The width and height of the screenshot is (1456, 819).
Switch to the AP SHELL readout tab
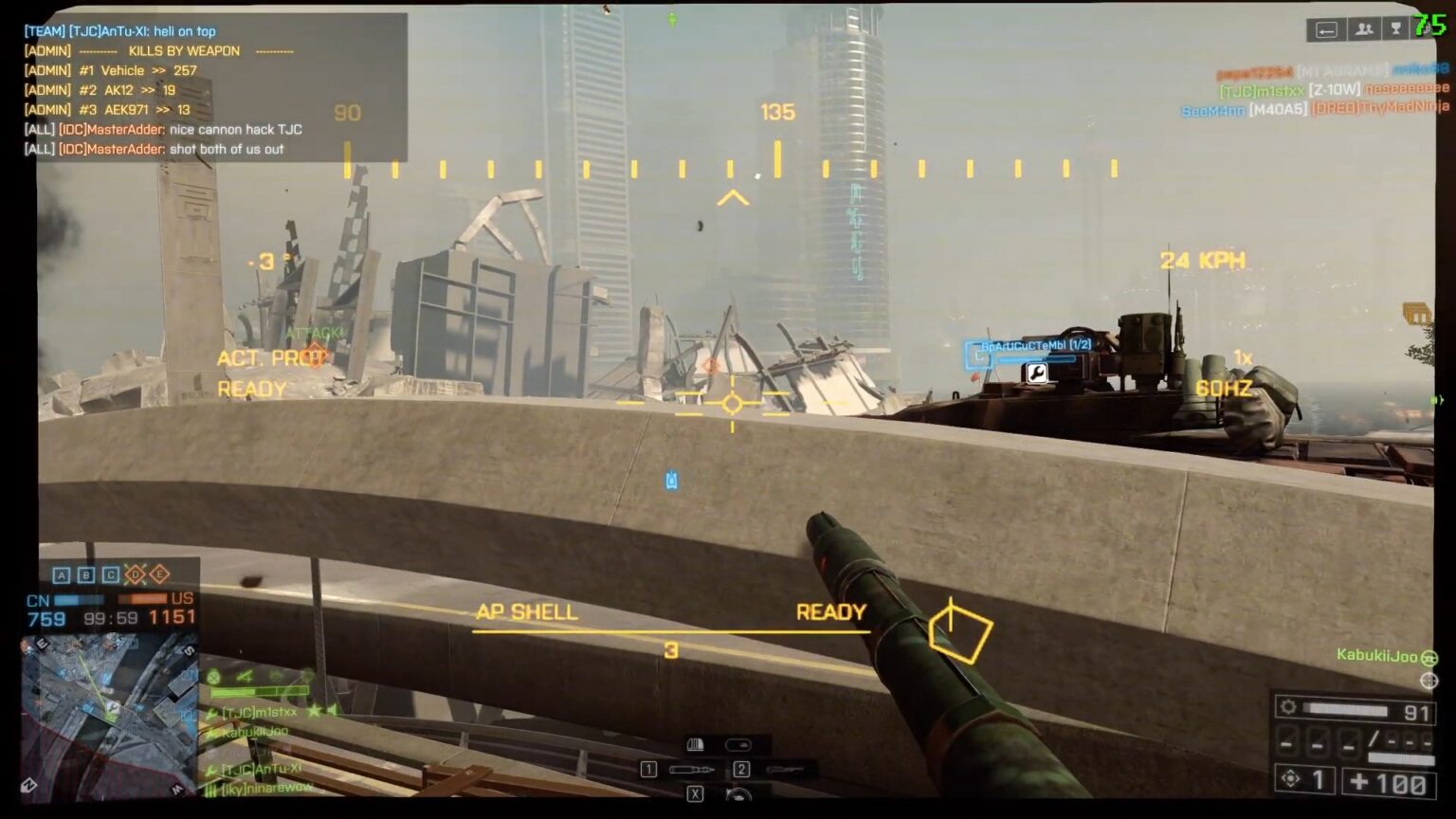(x=527, y=612)
